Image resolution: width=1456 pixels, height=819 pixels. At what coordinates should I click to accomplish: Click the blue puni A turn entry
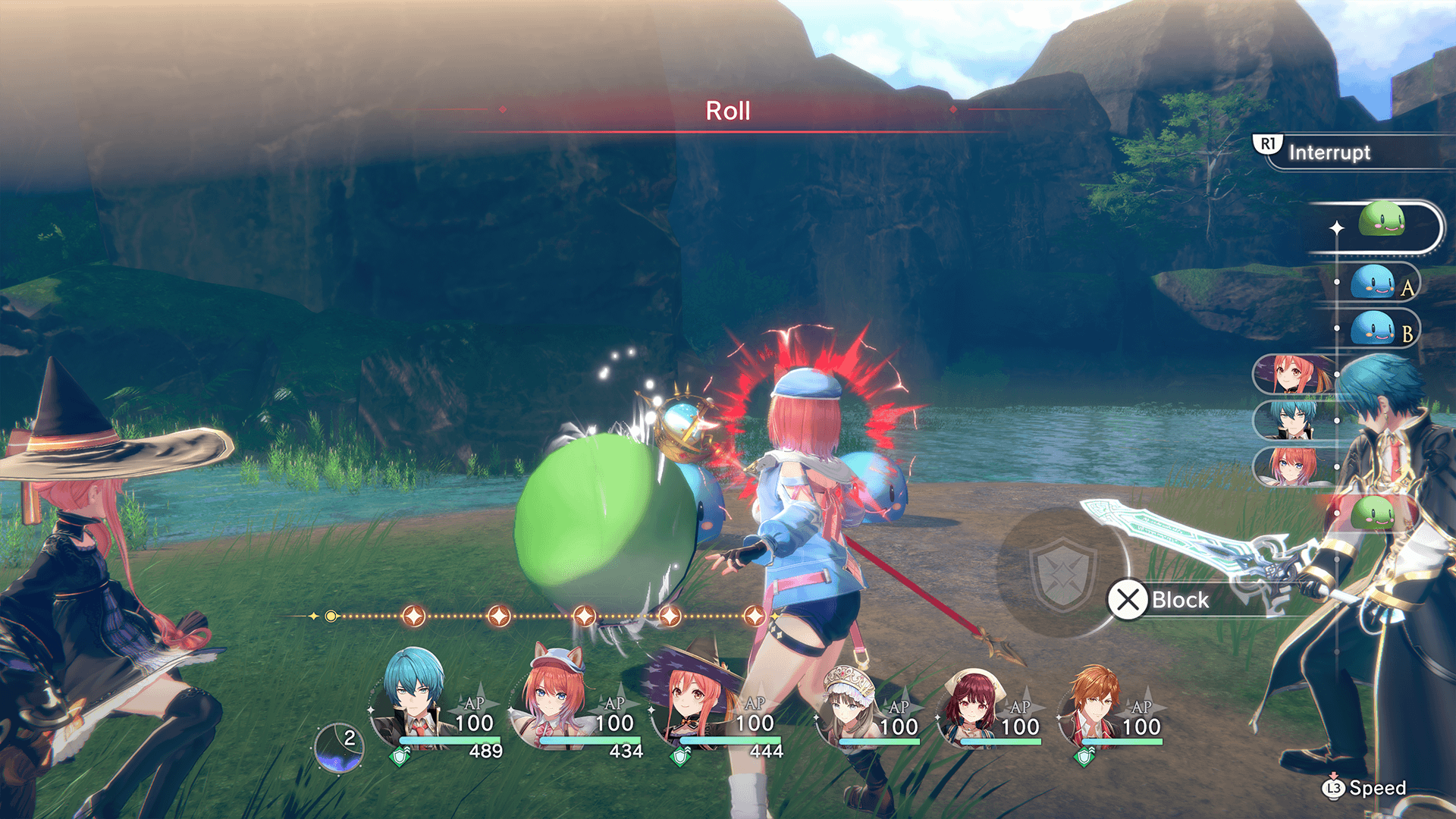tap(1374, 284)
